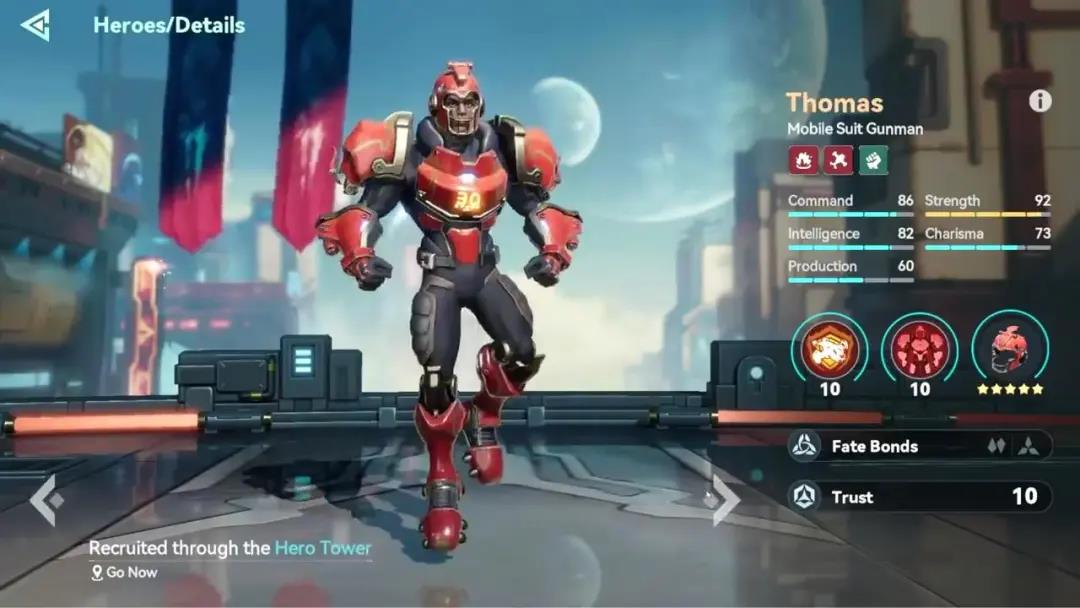The width and height of the screenshot is (1080, 608).
Task: Open the Trust row
Action: click(919, 496)
